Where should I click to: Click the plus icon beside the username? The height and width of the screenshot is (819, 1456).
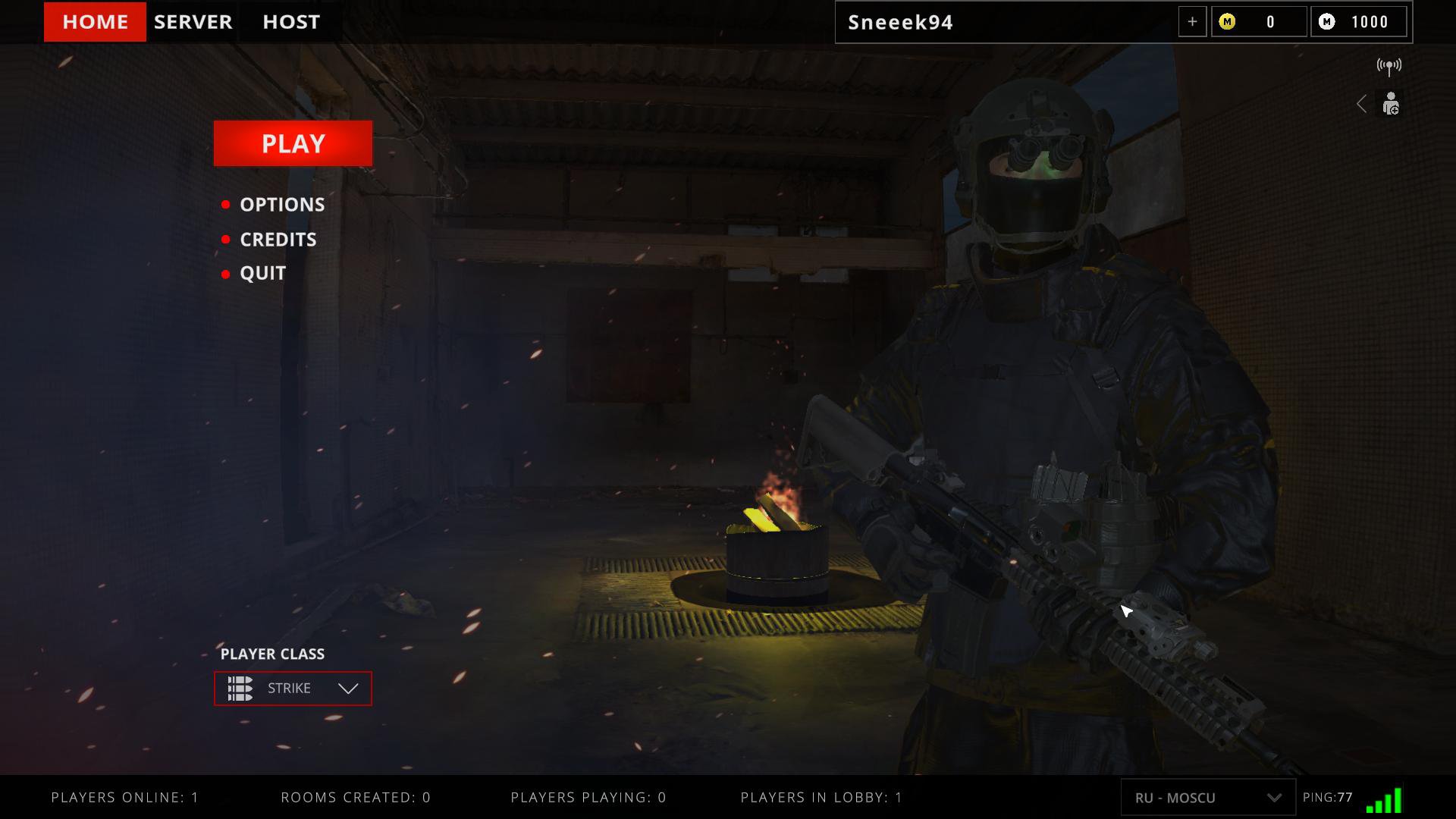(1193, 22)
